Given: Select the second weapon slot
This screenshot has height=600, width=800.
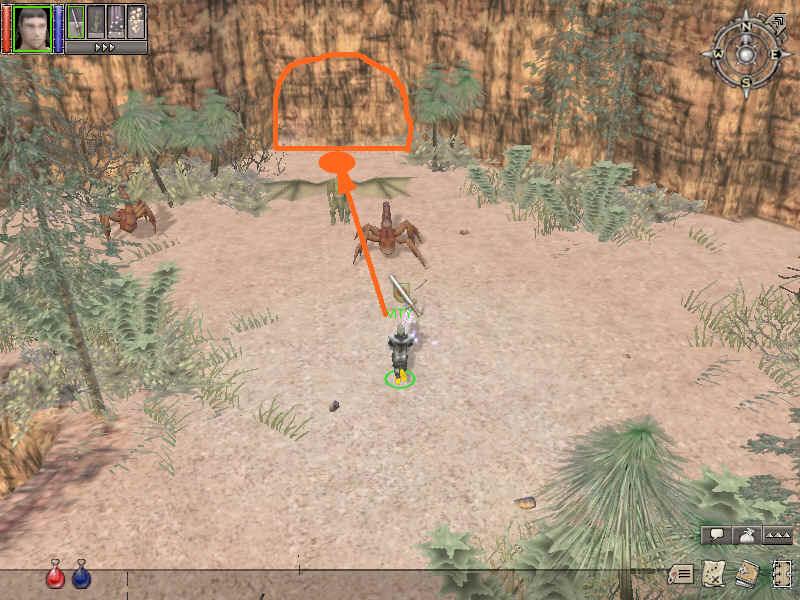Looking at the screenshot, I should click(x=96, y=22).
